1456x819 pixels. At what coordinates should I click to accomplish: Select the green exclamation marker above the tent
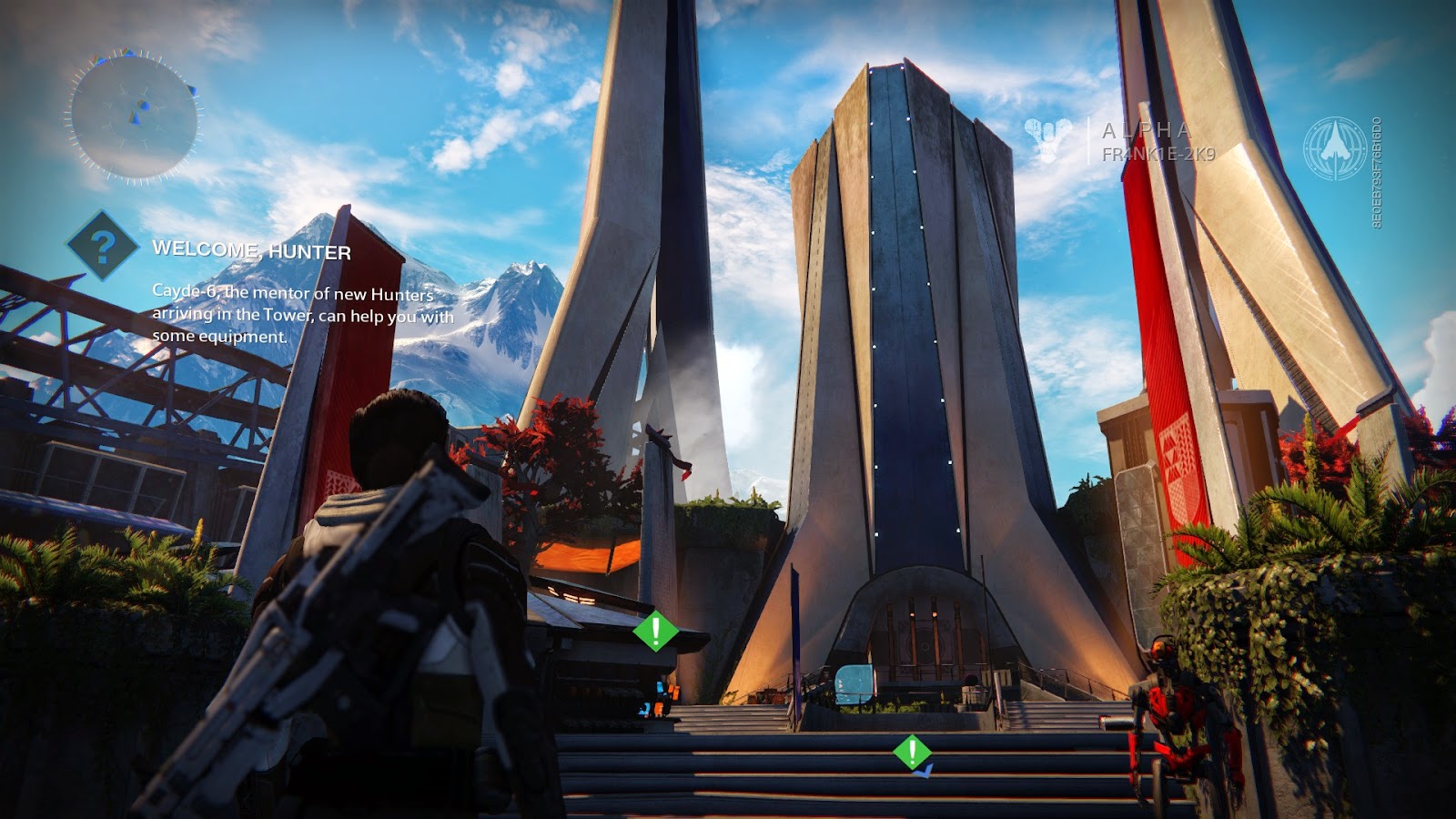click(654, 631)
